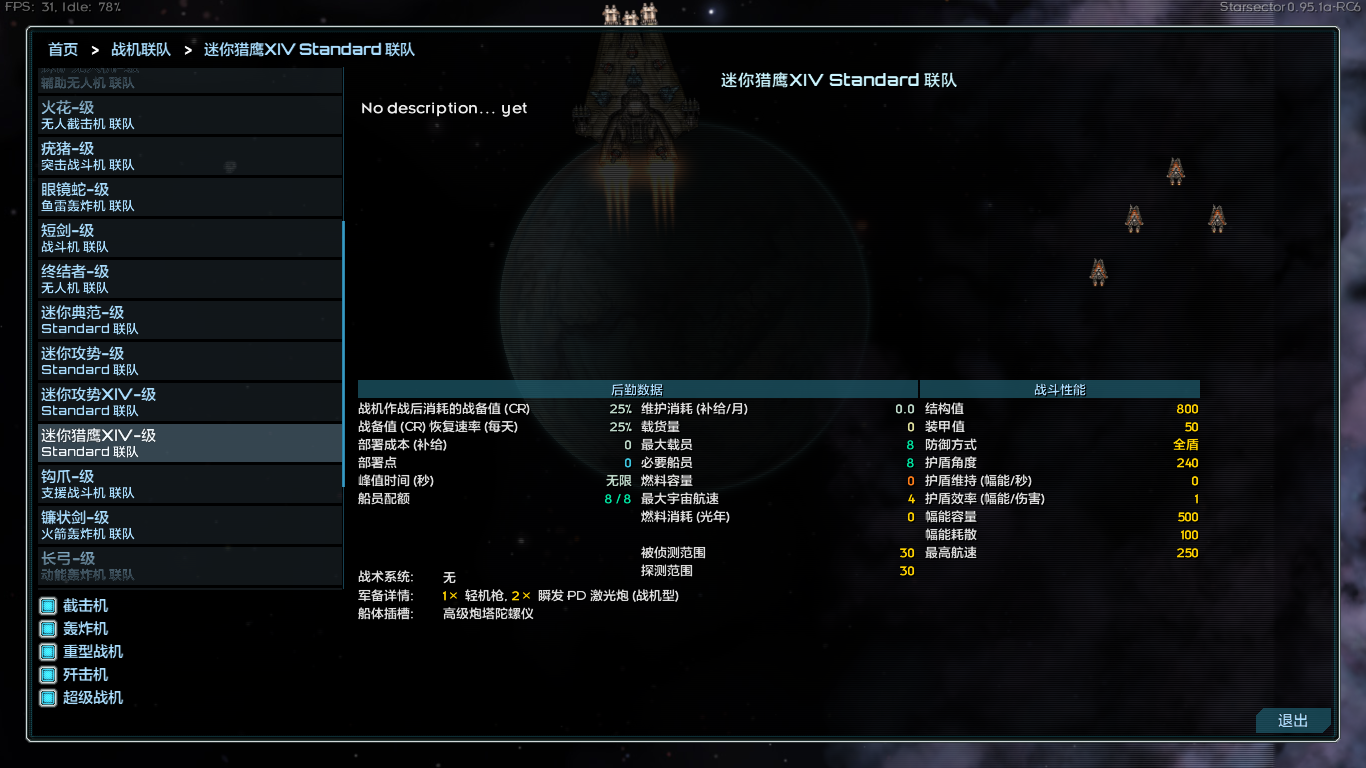Toggle the 歼击机 filter
The height and width of the screenshot is (768, 1366).
[46, 674]
